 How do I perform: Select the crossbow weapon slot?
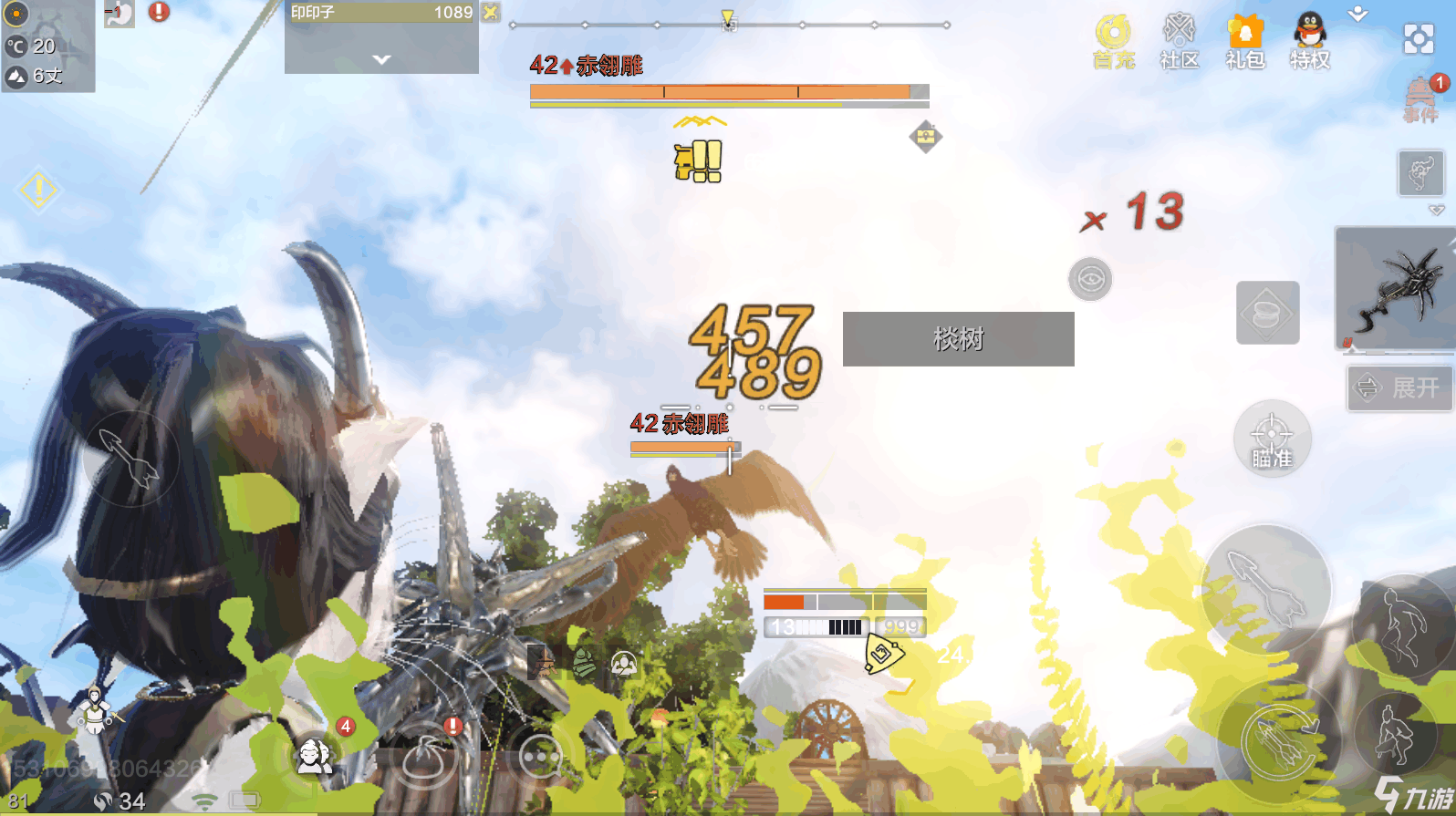coord(1395,289)
